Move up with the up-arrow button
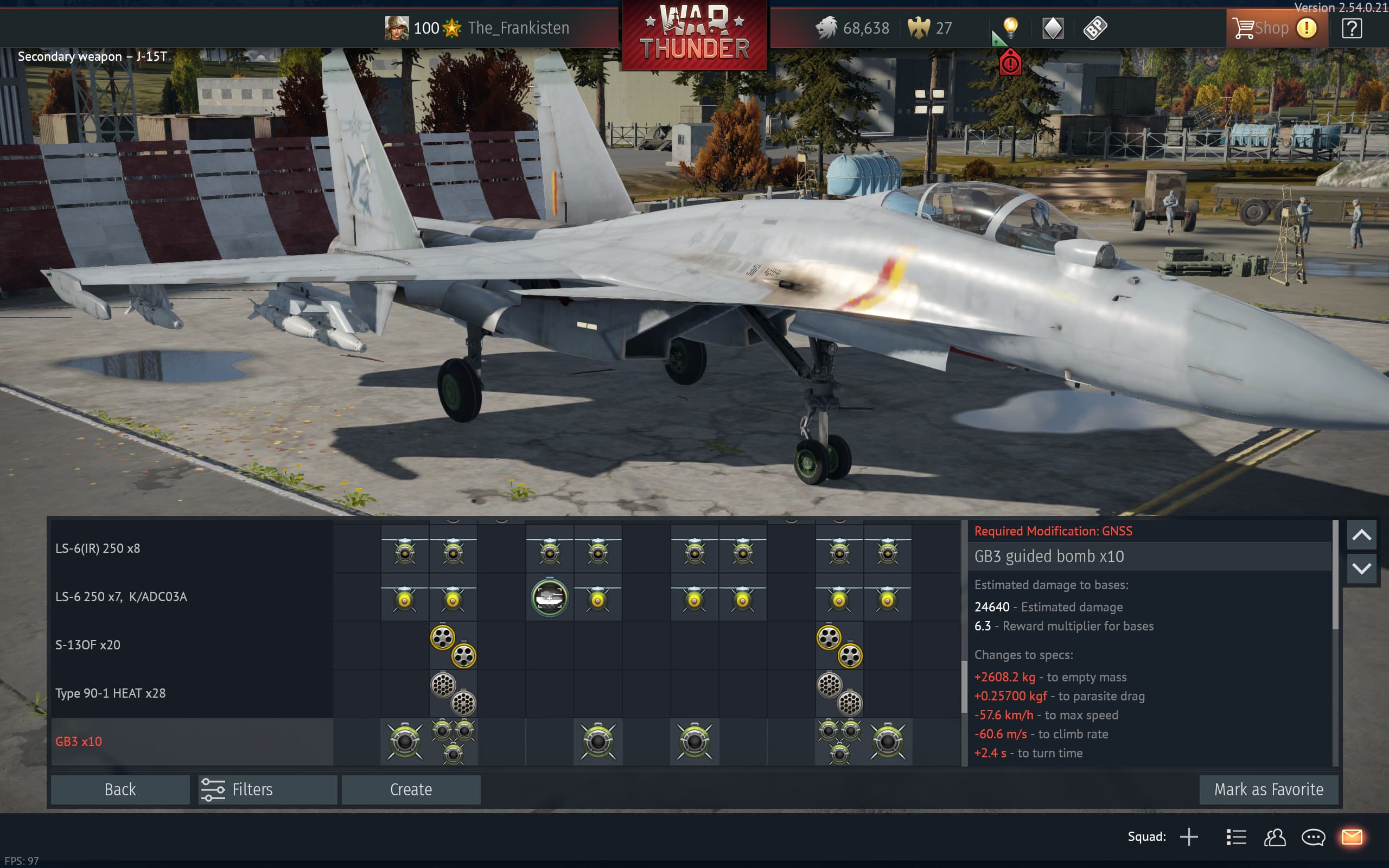This screenshot has height=868, width=1389. pos(1361,535)
